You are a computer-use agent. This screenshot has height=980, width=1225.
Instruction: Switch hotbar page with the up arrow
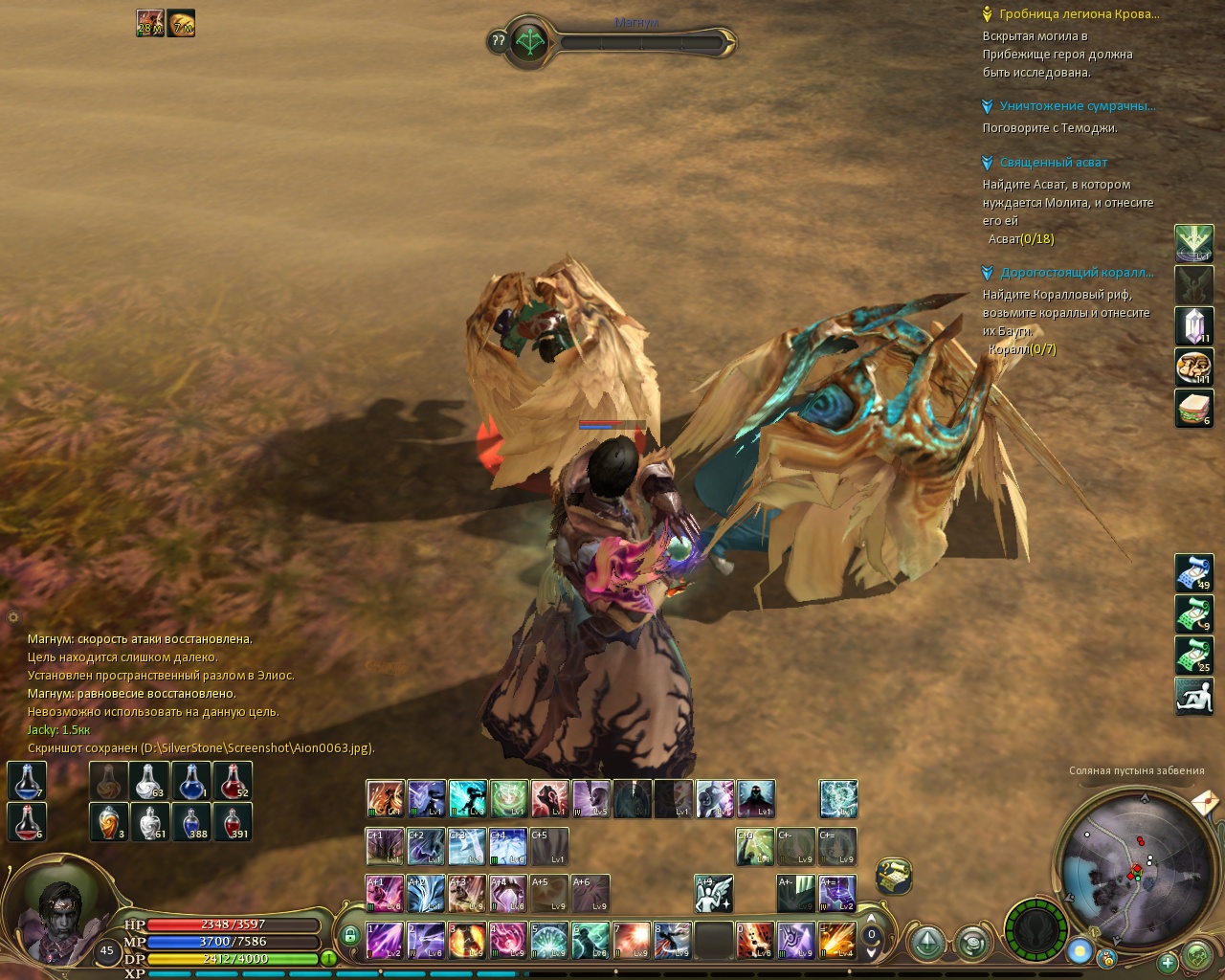click(871, 920)
